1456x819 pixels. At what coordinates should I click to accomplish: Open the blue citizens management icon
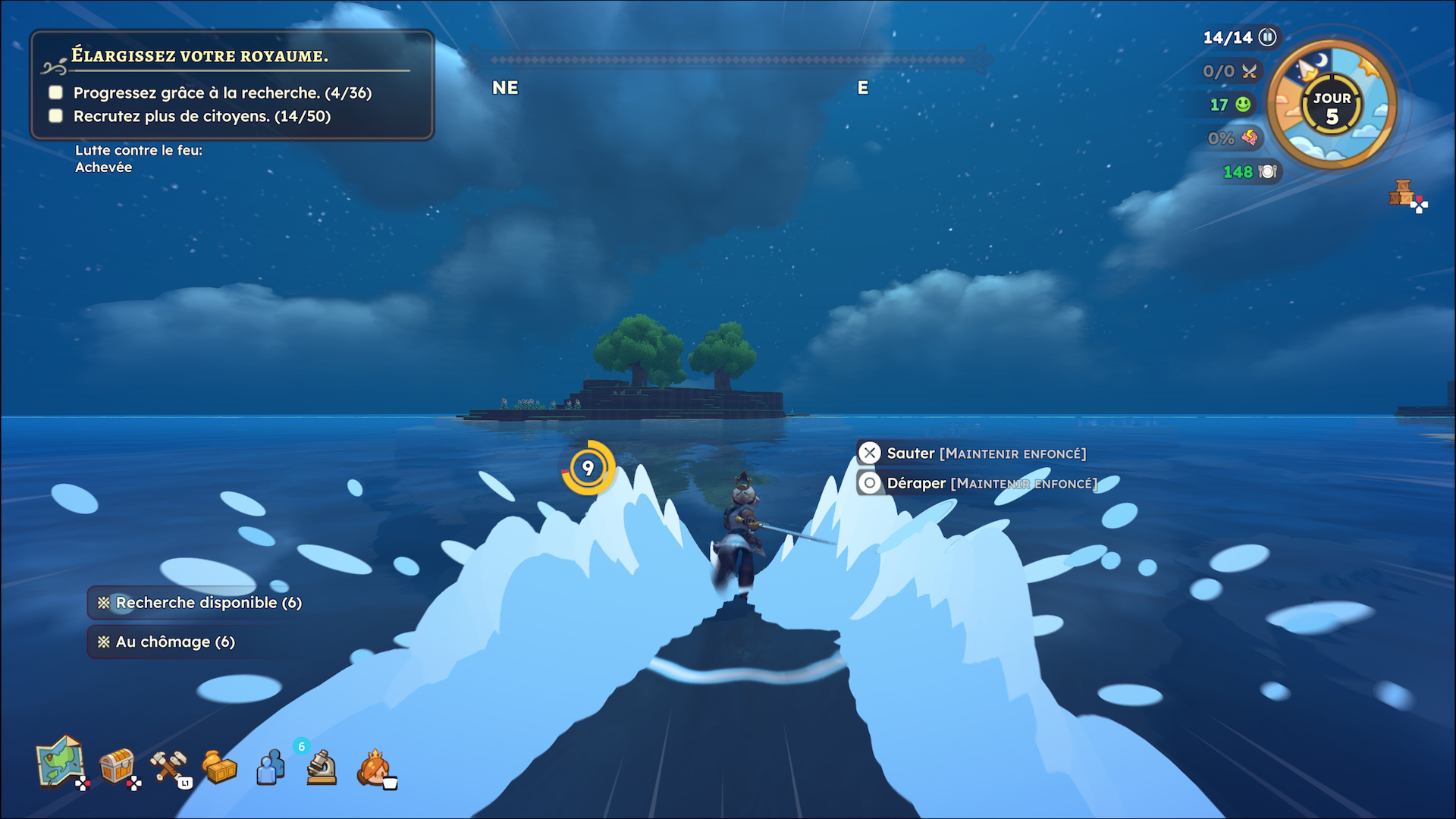pos(270,767)
